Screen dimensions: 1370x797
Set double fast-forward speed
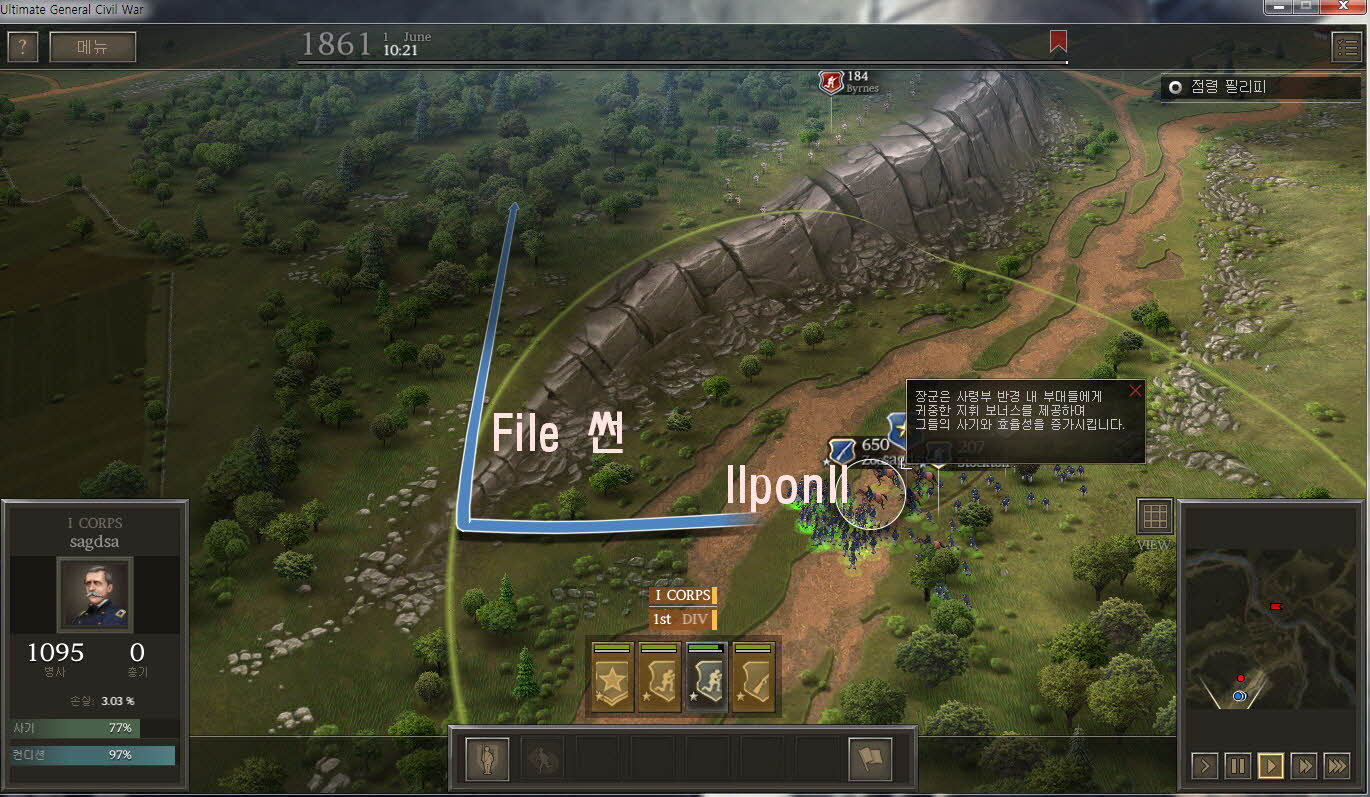pos(1304,766)
